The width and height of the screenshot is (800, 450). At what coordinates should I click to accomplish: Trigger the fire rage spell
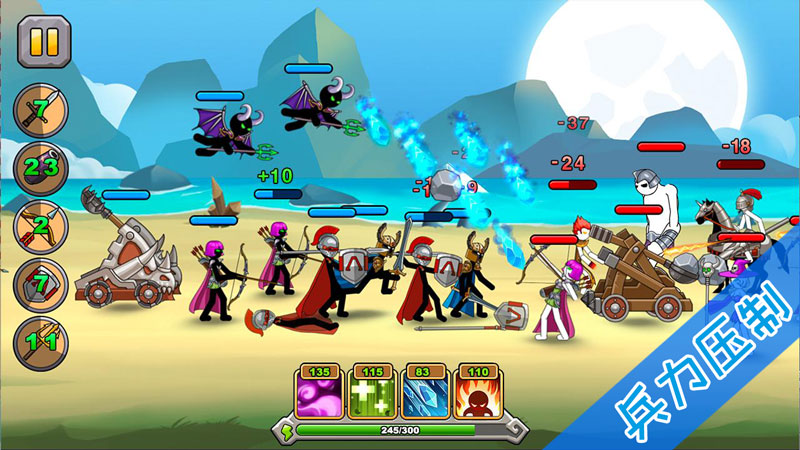(x=477, y=392)
